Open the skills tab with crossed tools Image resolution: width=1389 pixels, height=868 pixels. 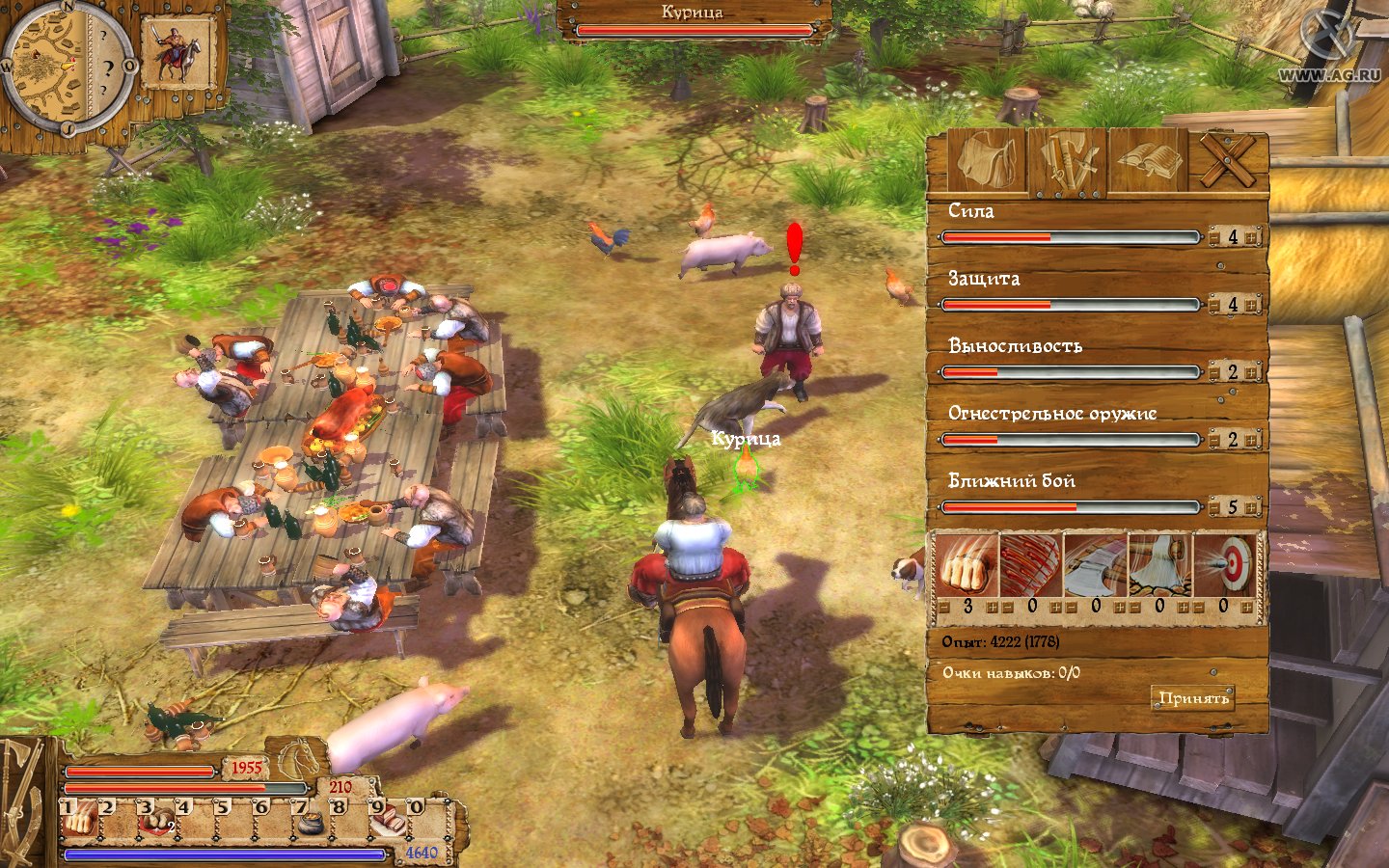point(1068,161)
